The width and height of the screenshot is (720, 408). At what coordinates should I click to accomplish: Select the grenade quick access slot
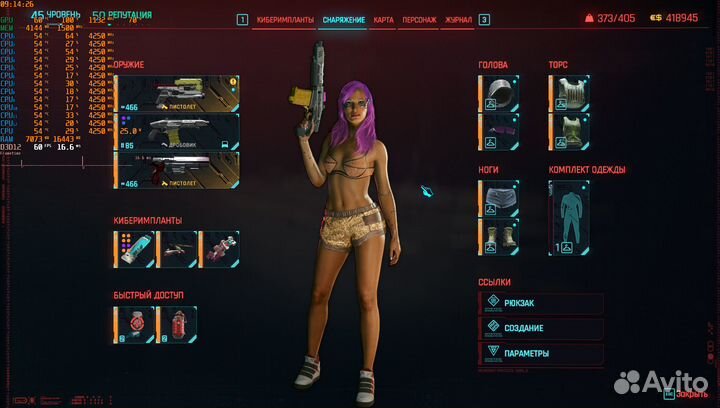click(x=135, y=324)
